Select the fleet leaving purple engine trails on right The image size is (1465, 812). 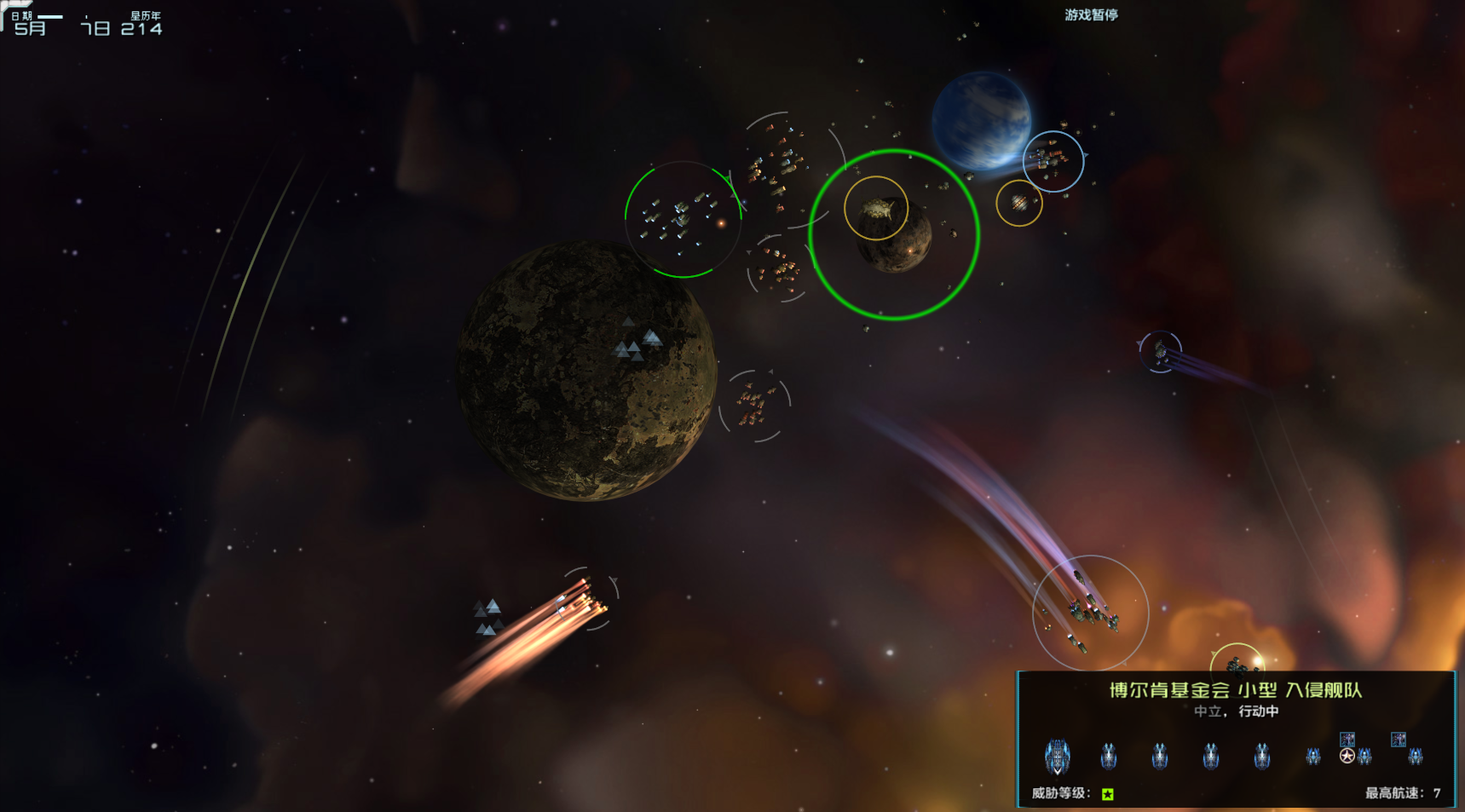point(1159,352)
